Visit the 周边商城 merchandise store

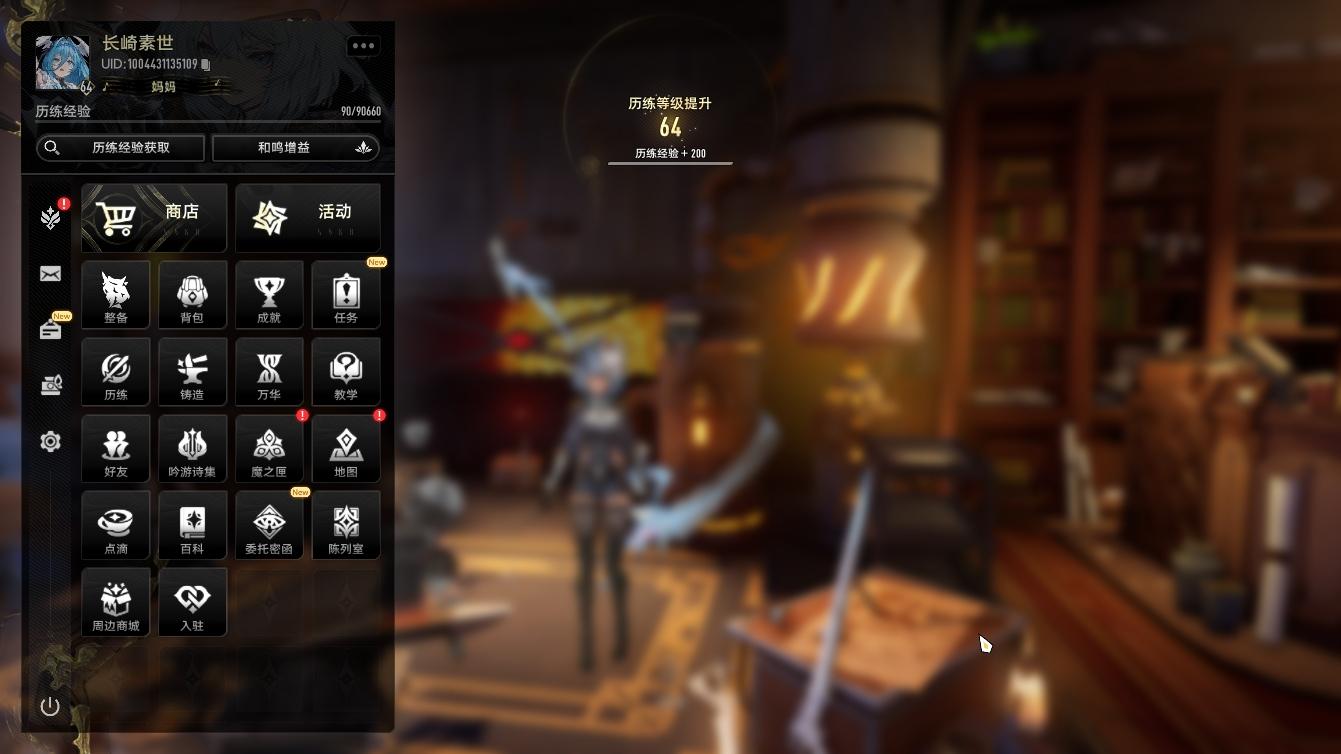[116, 603]
